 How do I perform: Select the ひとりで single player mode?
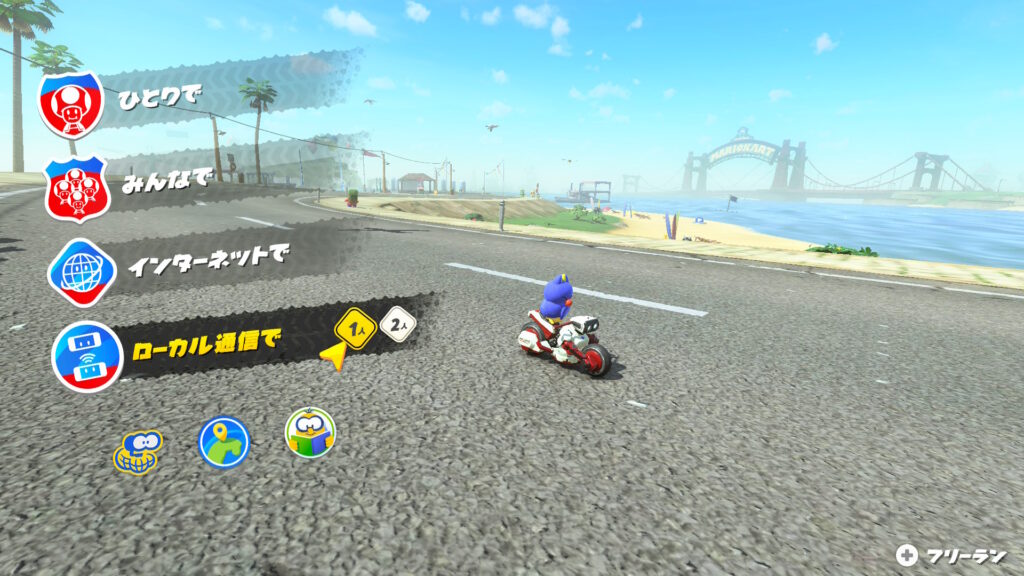pos(160,98)
